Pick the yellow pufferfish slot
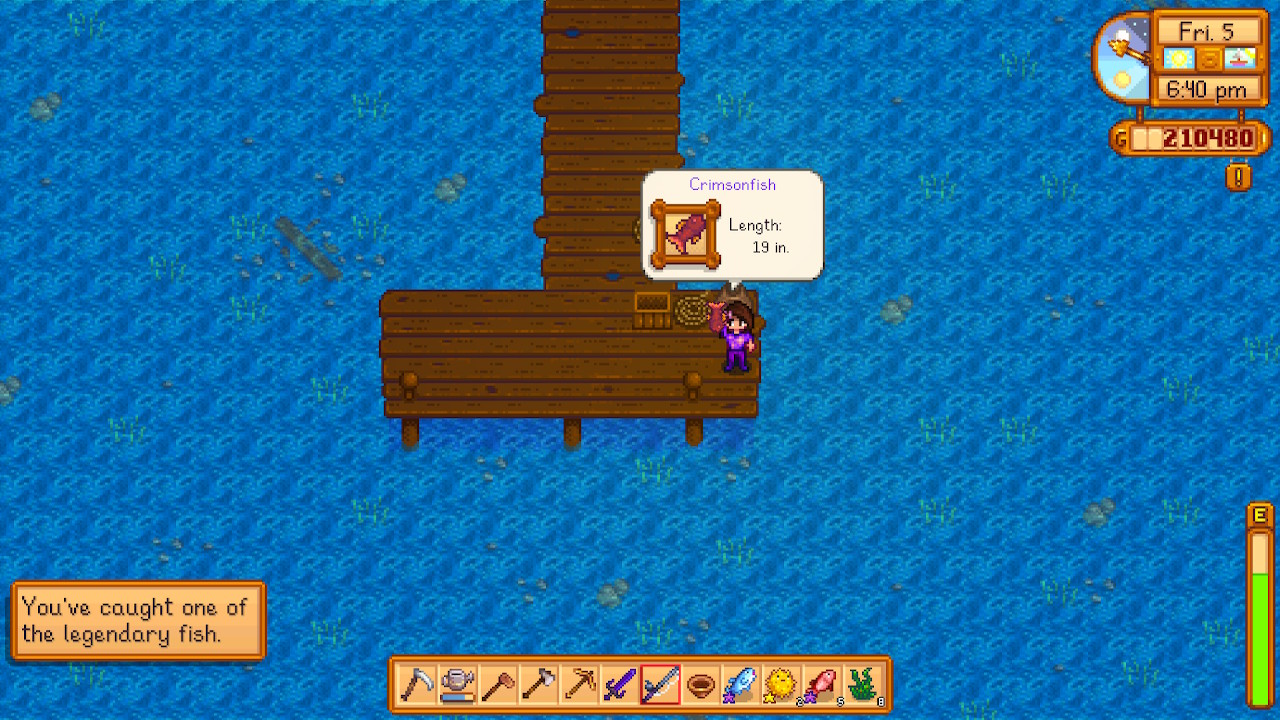The height and width of the screenshot is (720, 1280). [x=781, y=685]
